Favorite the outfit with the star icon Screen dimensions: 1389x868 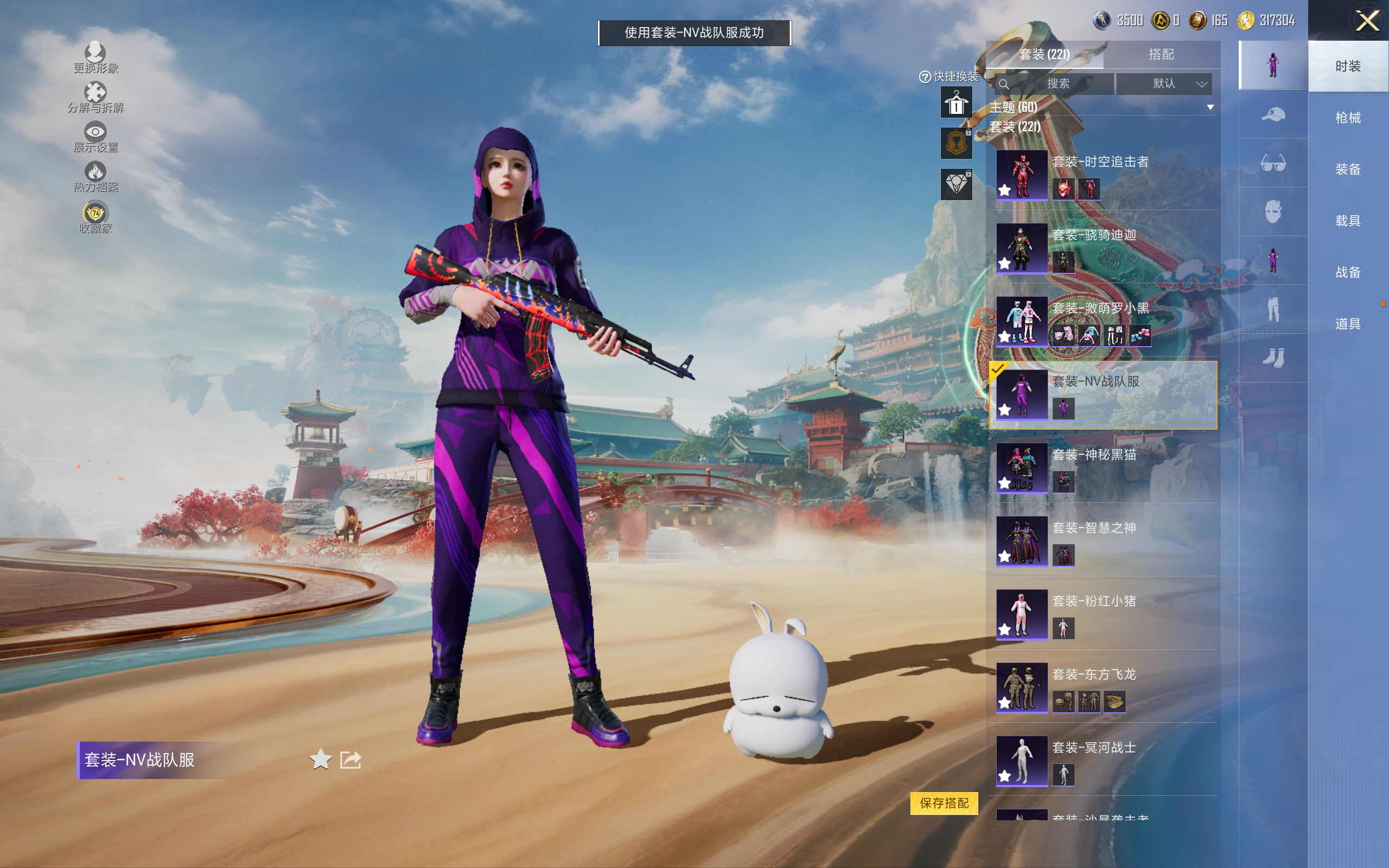click(320, 759)
